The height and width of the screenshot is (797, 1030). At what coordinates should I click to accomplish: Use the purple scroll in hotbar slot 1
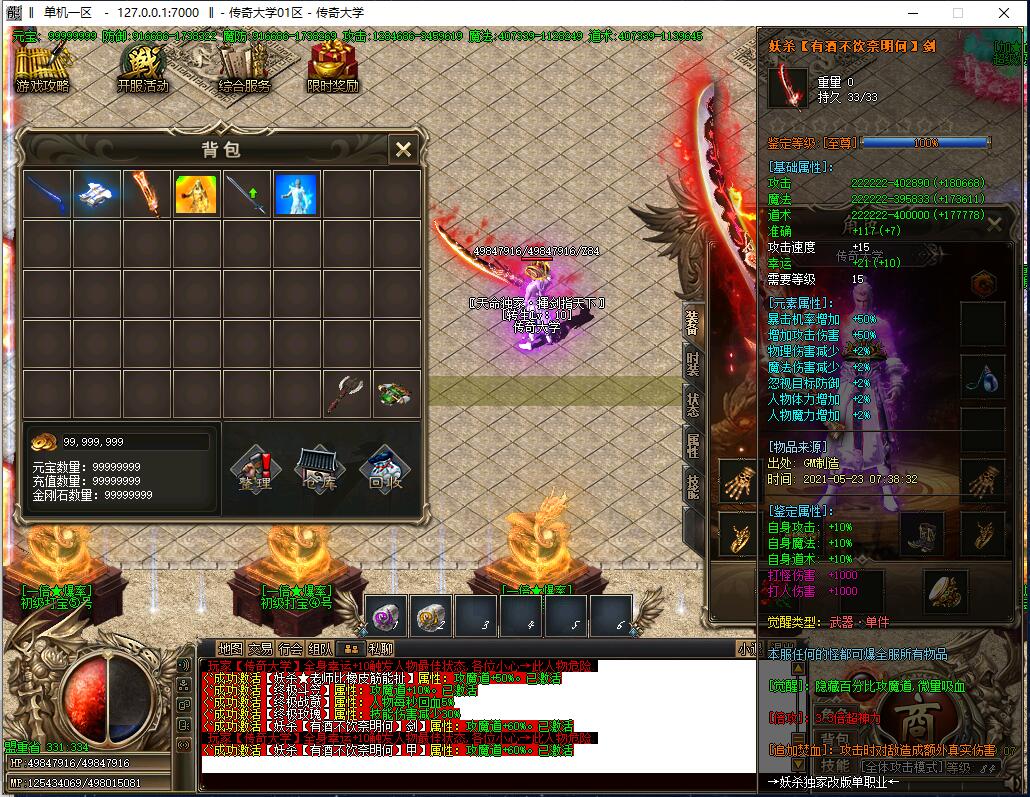[385, 616]
